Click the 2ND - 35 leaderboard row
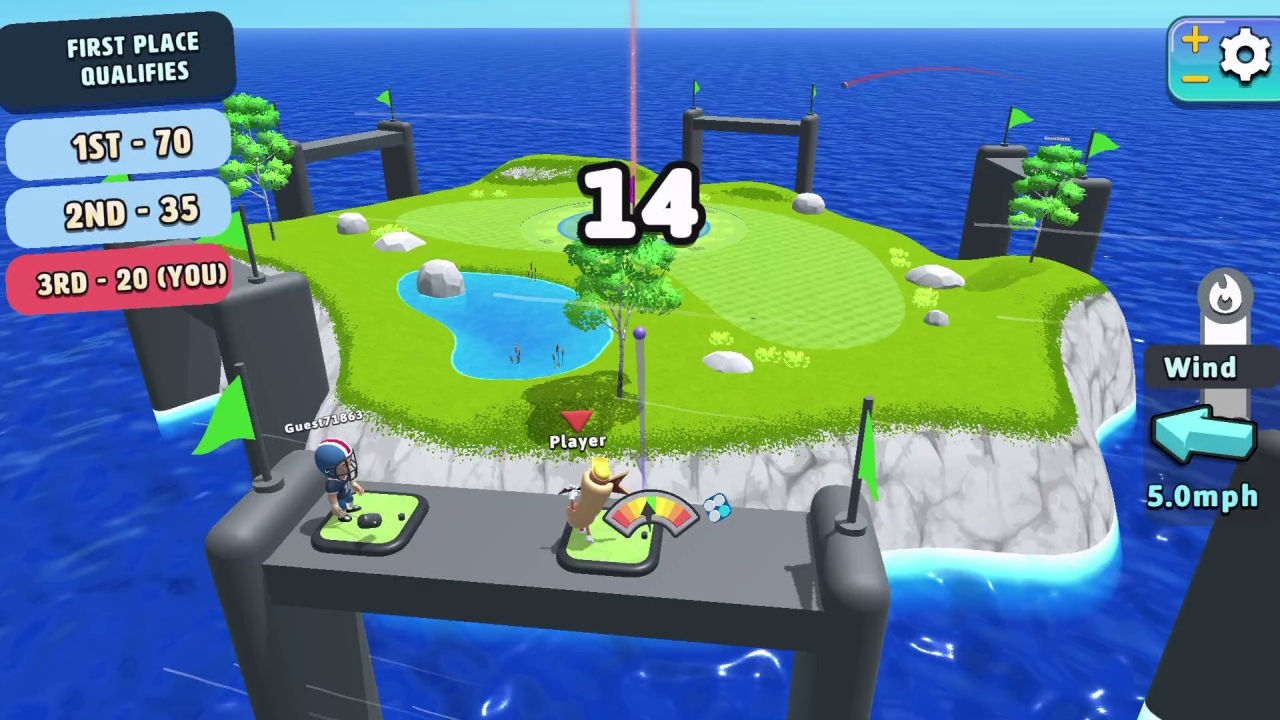Screen dimensions: 1280x720 tap(118, 212)
